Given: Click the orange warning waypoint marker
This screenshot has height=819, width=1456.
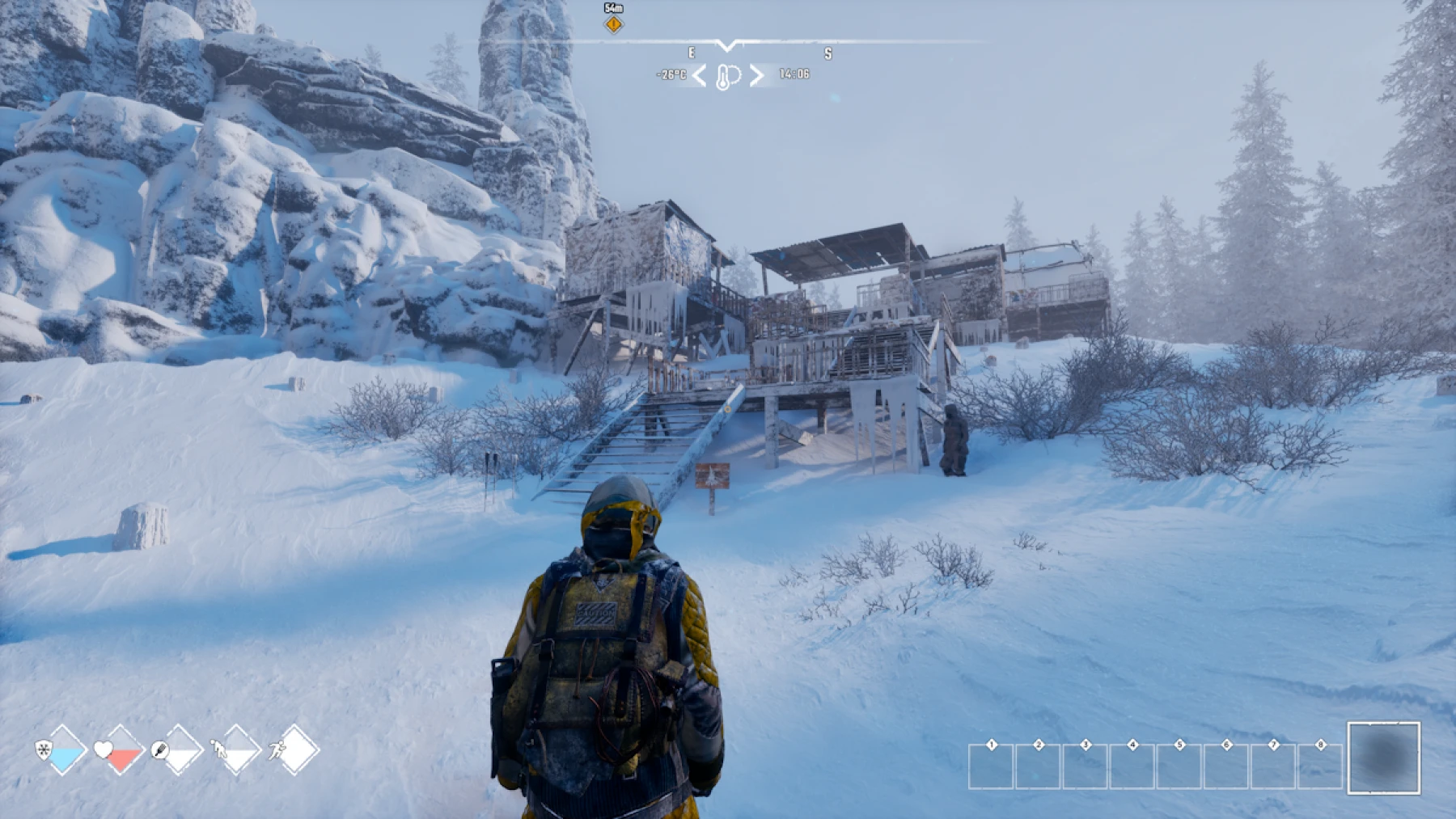Looking at the screenshot, I should click(x=613, y=25).
